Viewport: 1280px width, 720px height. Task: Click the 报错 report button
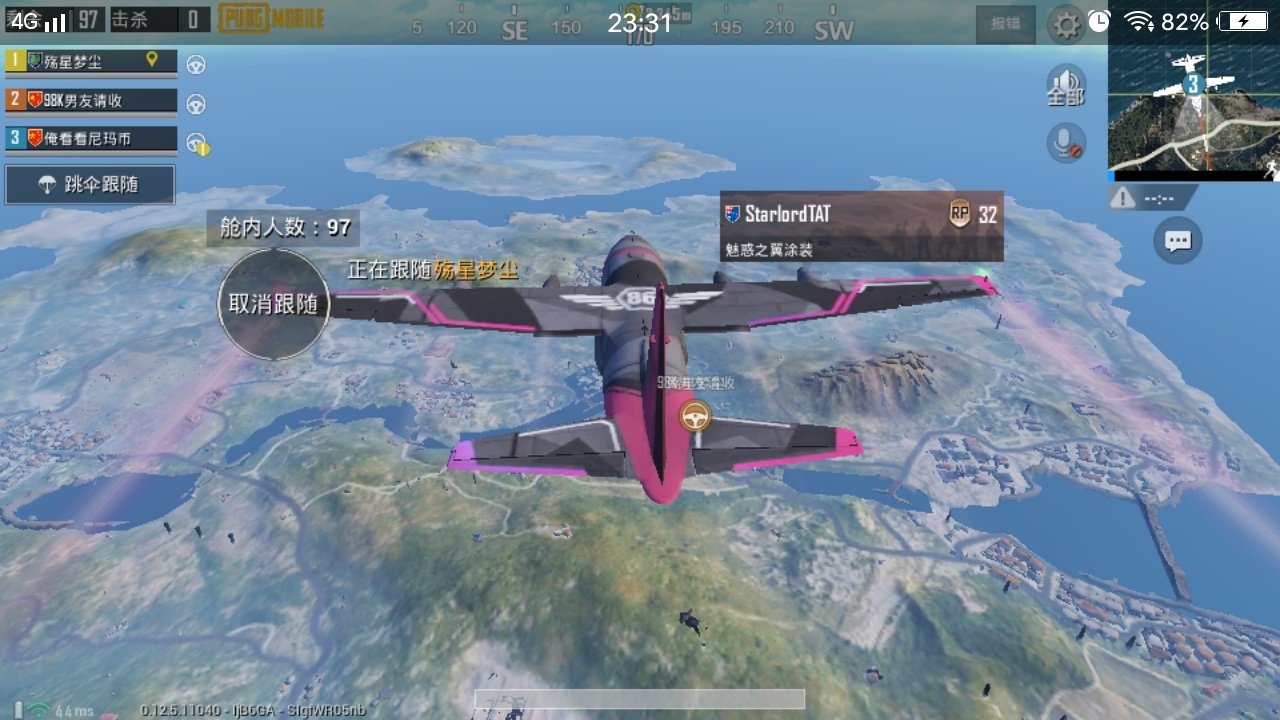click(x=1005, y=24)
